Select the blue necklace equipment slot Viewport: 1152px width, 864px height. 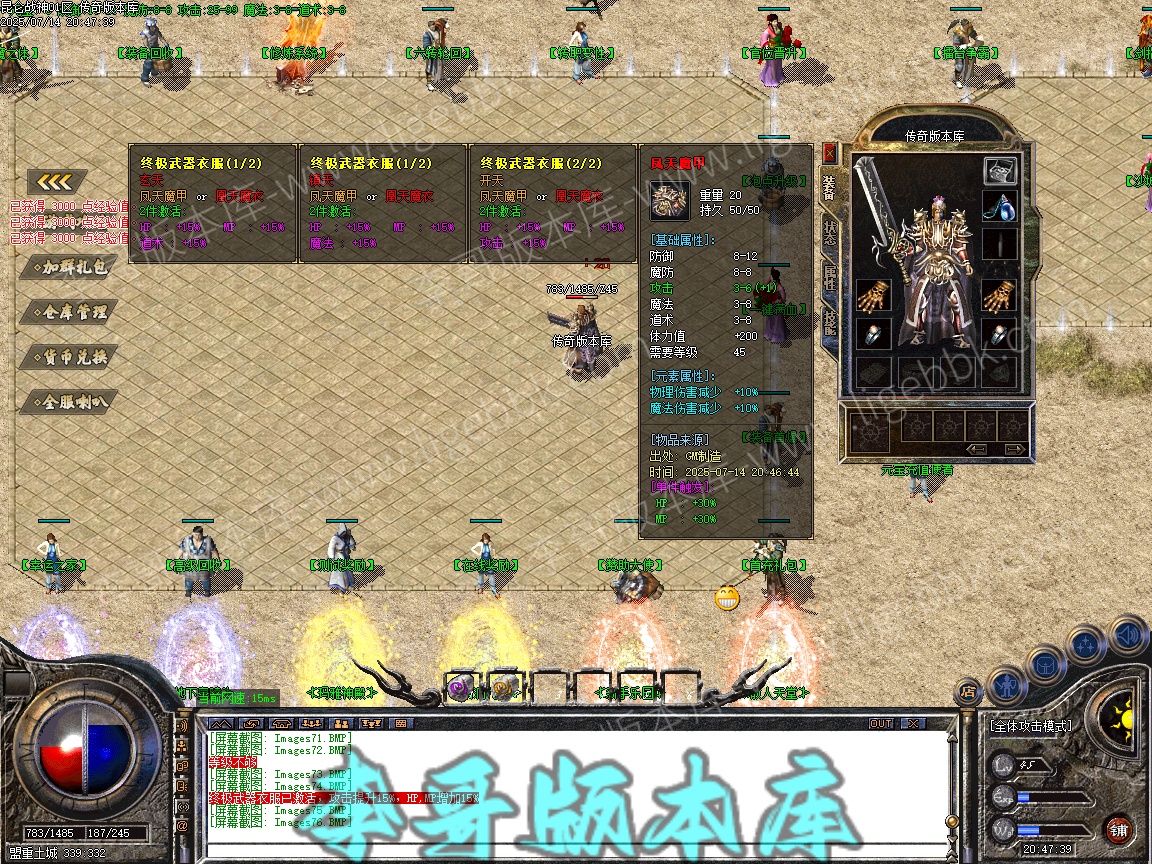pos(1000,207)
